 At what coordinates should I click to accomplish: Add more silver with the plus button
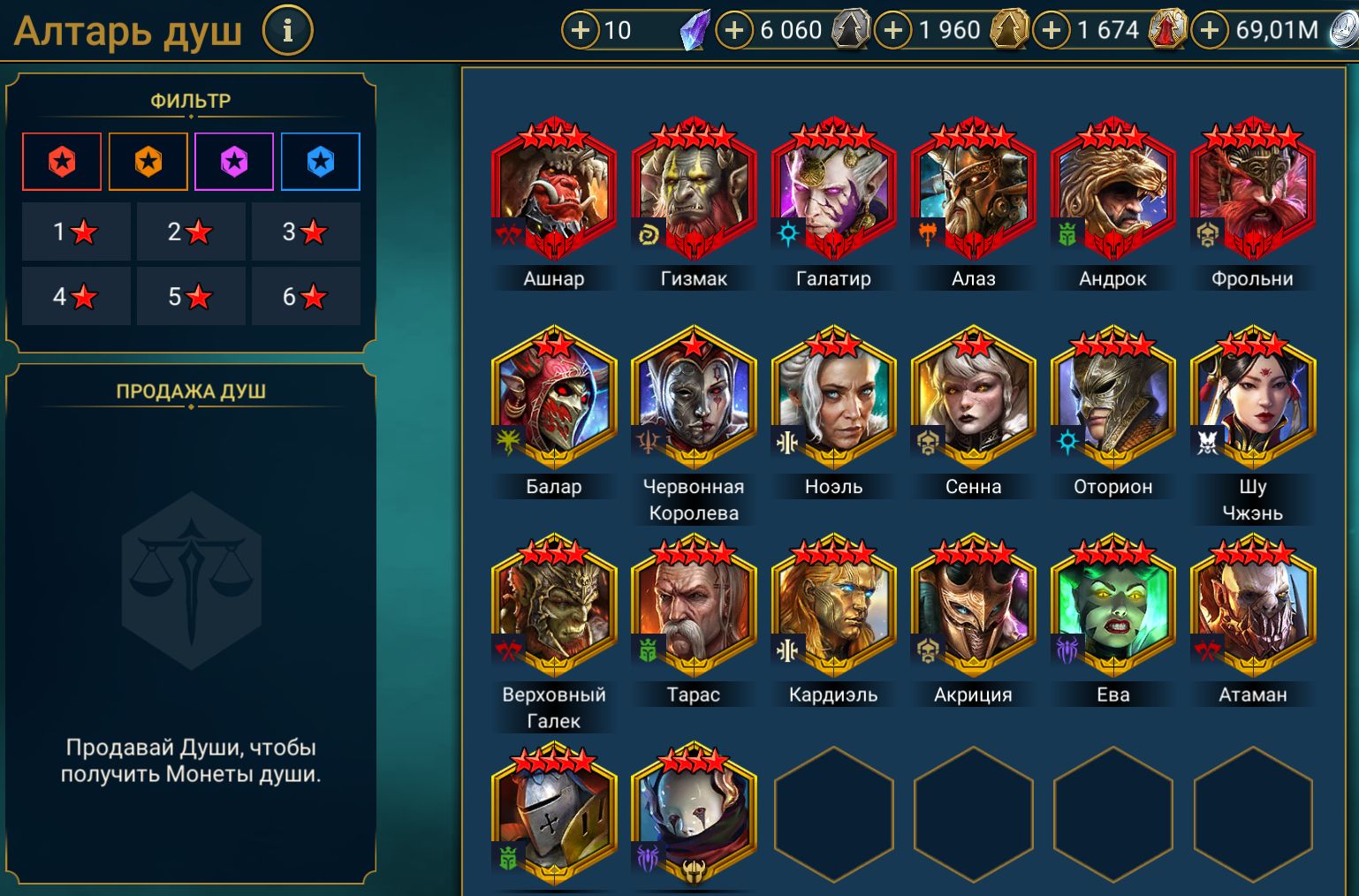pos(1210,30)
